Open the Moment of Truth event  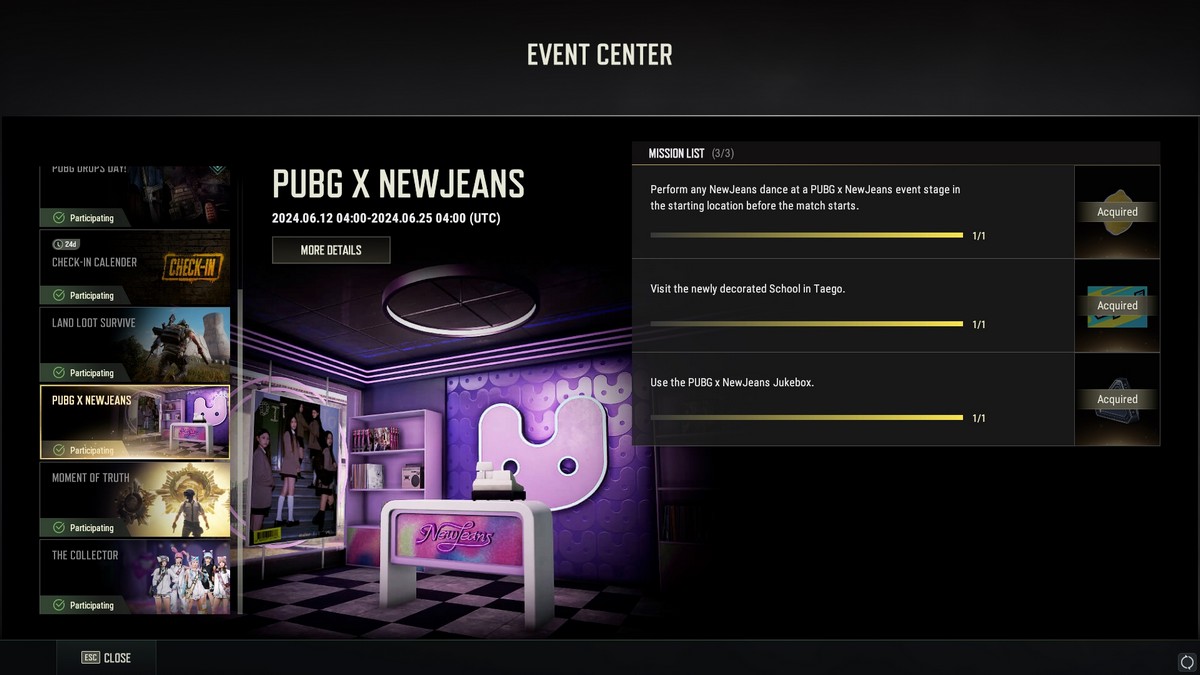tap(135, 499)
